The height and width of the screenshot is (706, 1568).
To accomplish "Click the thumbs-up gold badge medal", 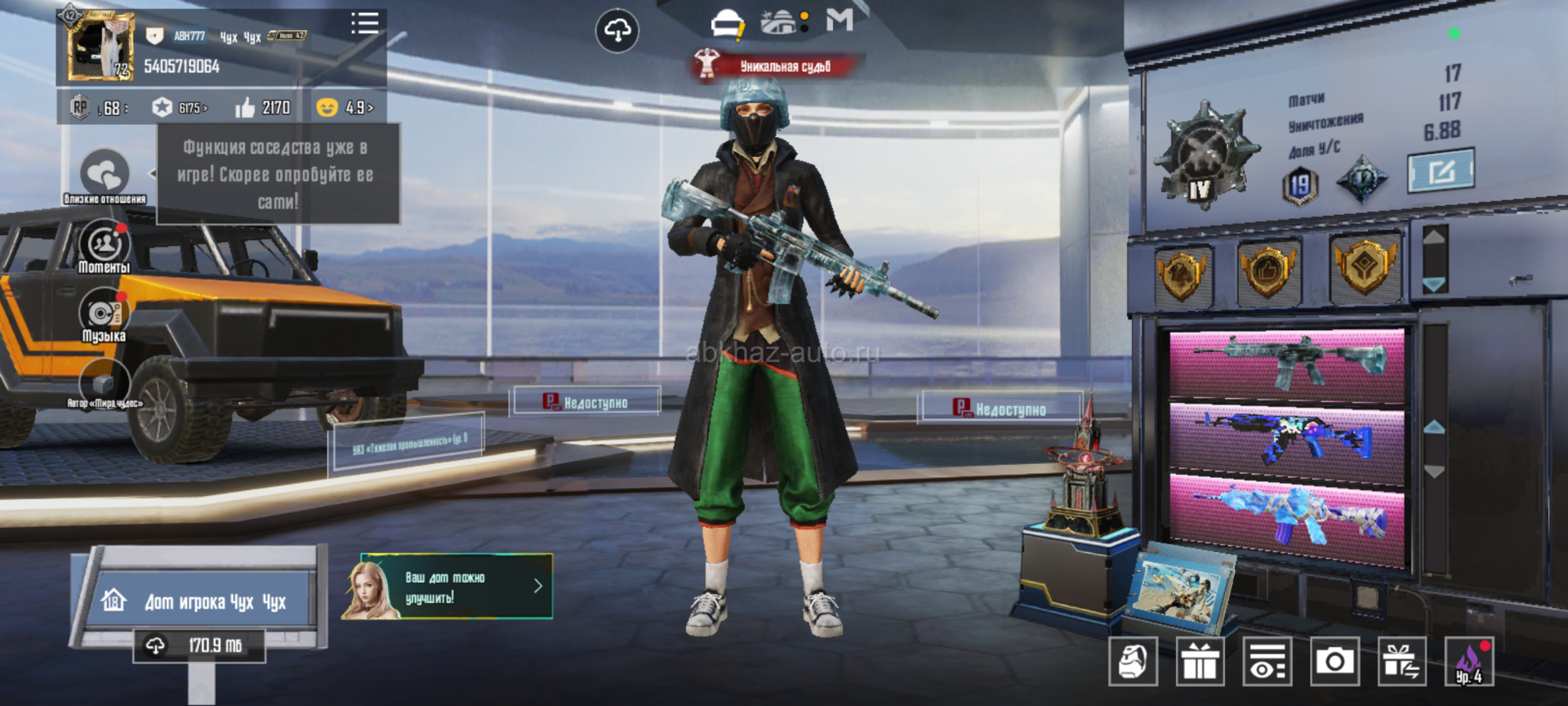I will tap(1267, 270).
